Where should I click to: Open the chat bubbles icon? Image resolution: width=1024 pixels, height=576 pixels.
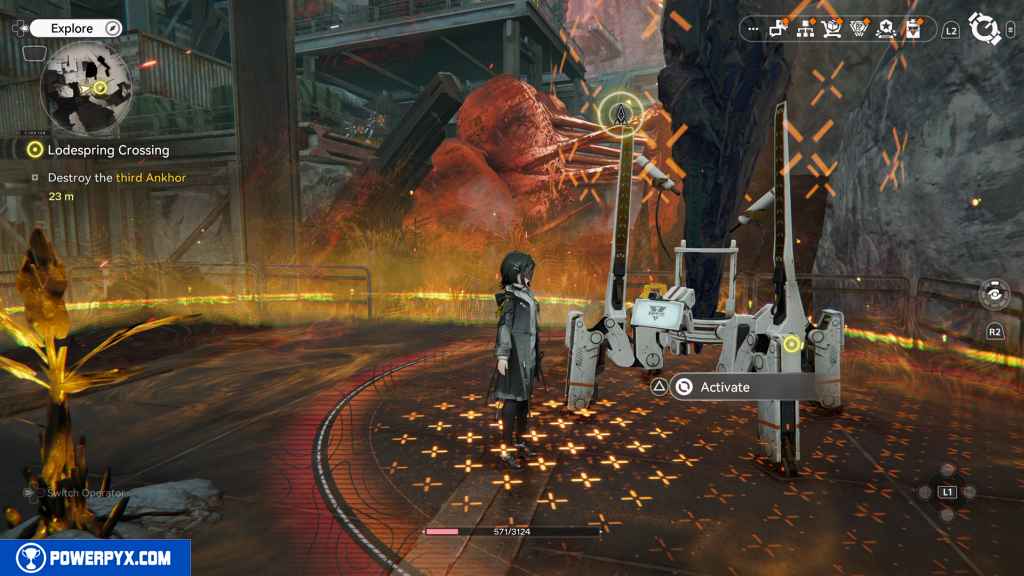point(779,29)
